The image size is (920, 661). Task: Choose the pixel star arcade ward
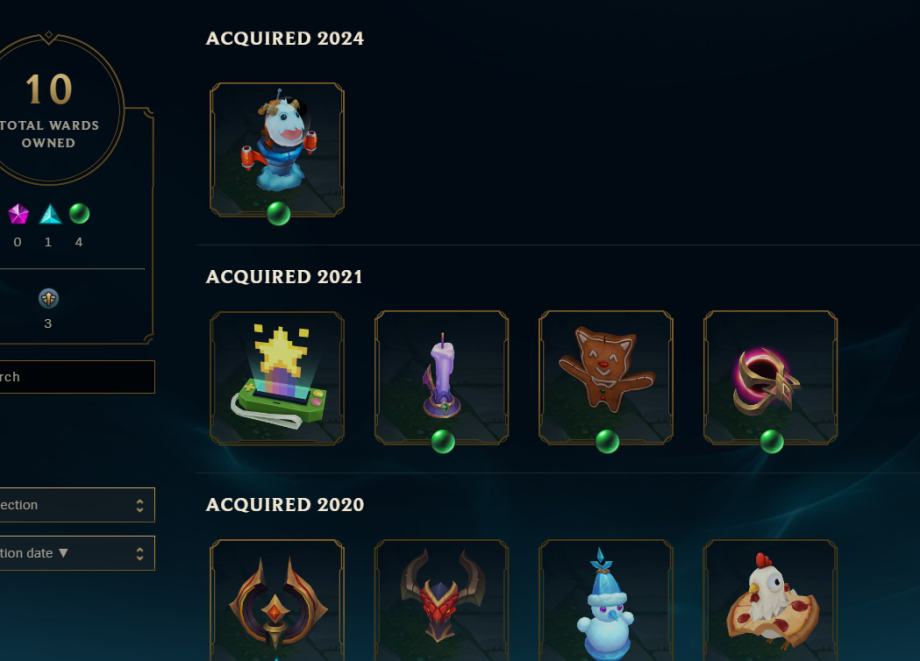tap(277, 377)
